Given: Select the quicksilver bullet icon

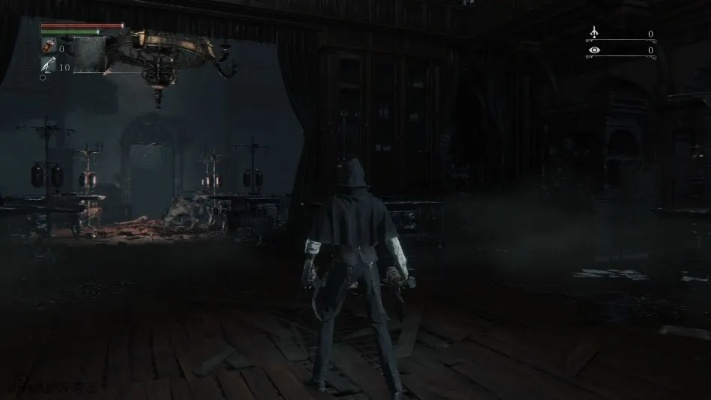Looking at the screenshot, I should click(47, 66).
